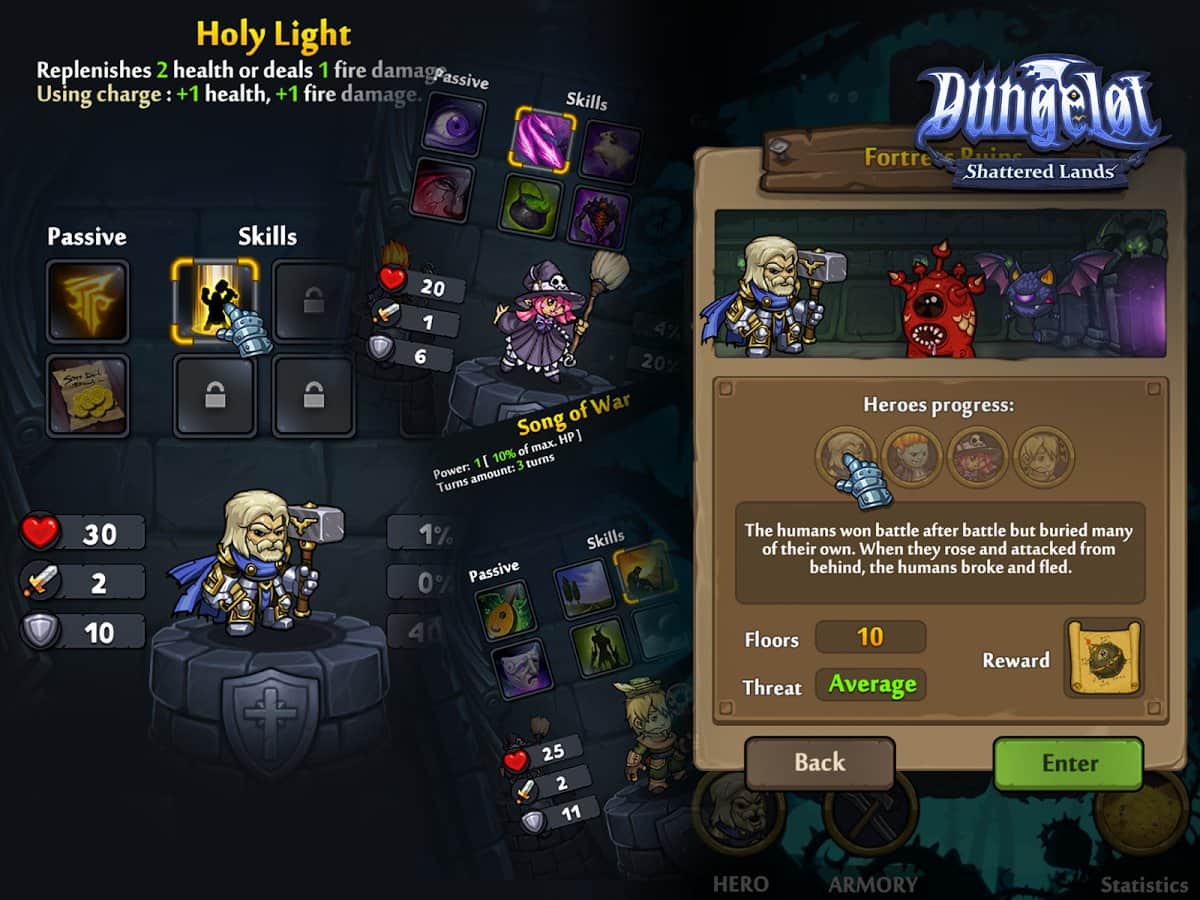Select the purple eye passive icon
This screenshot has height=900, width=1200.
pos(455,125)
